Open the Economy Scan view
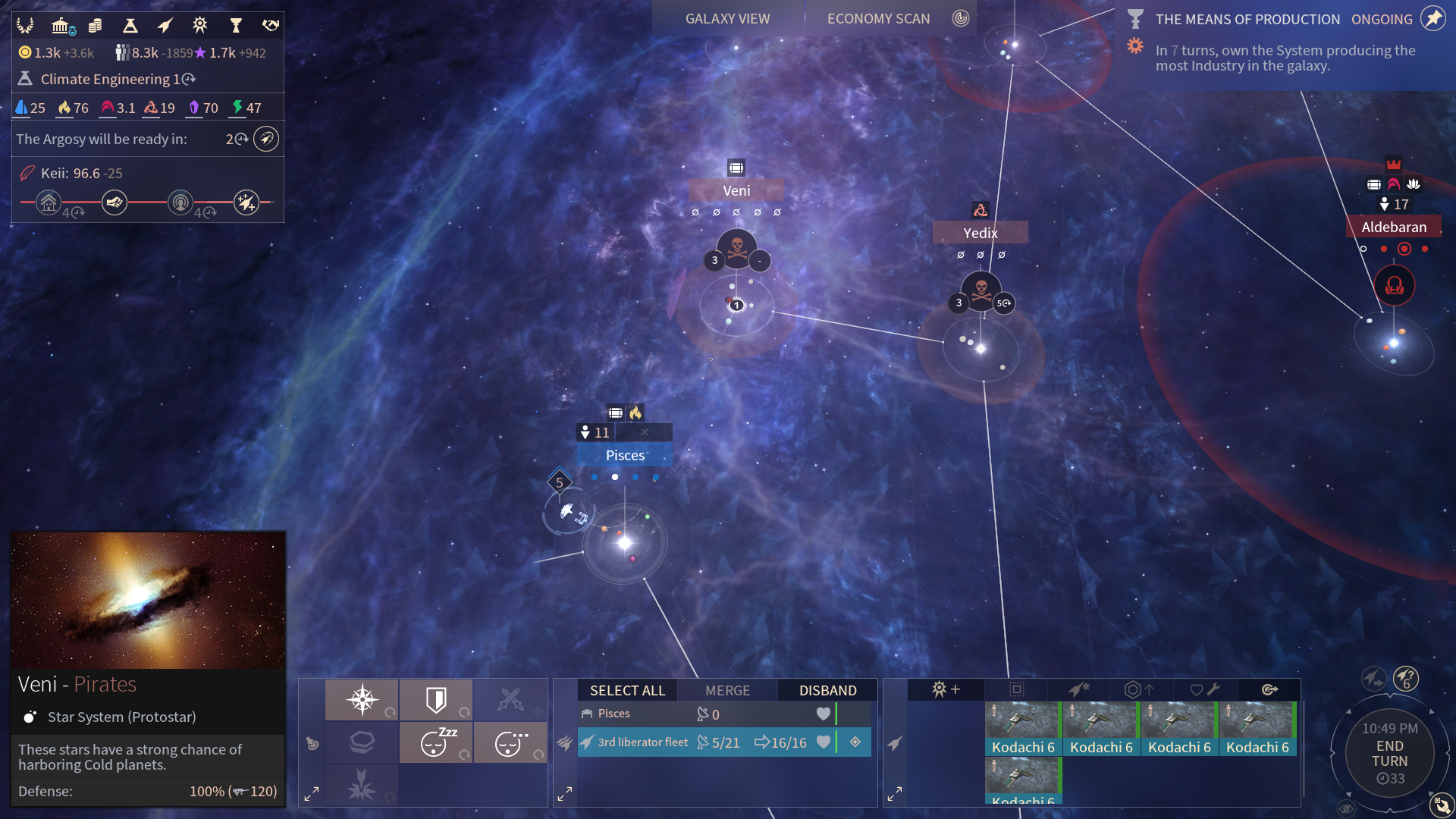This screenshot has height=819, width=1456. pyautogui.click(x=878, y=19)
